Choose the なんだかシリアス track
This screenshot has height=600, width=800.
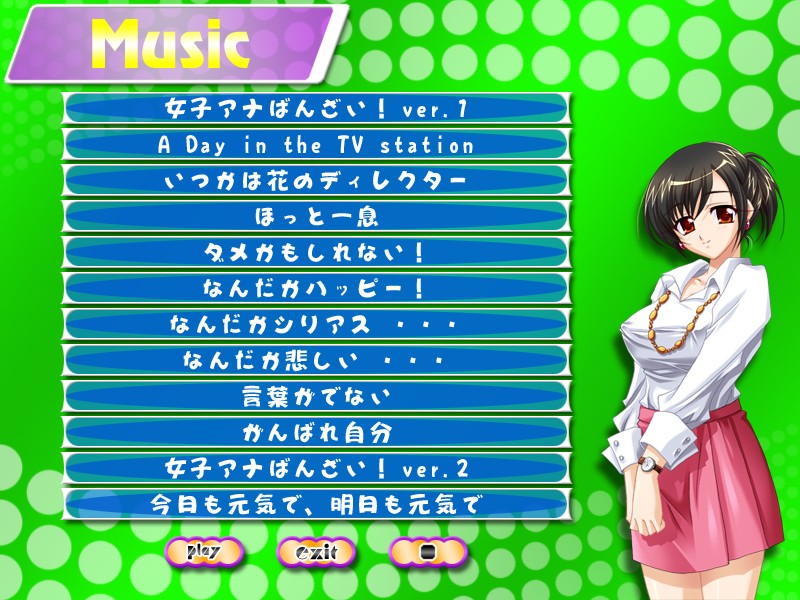pyautogui.click(x=316, y=324)
